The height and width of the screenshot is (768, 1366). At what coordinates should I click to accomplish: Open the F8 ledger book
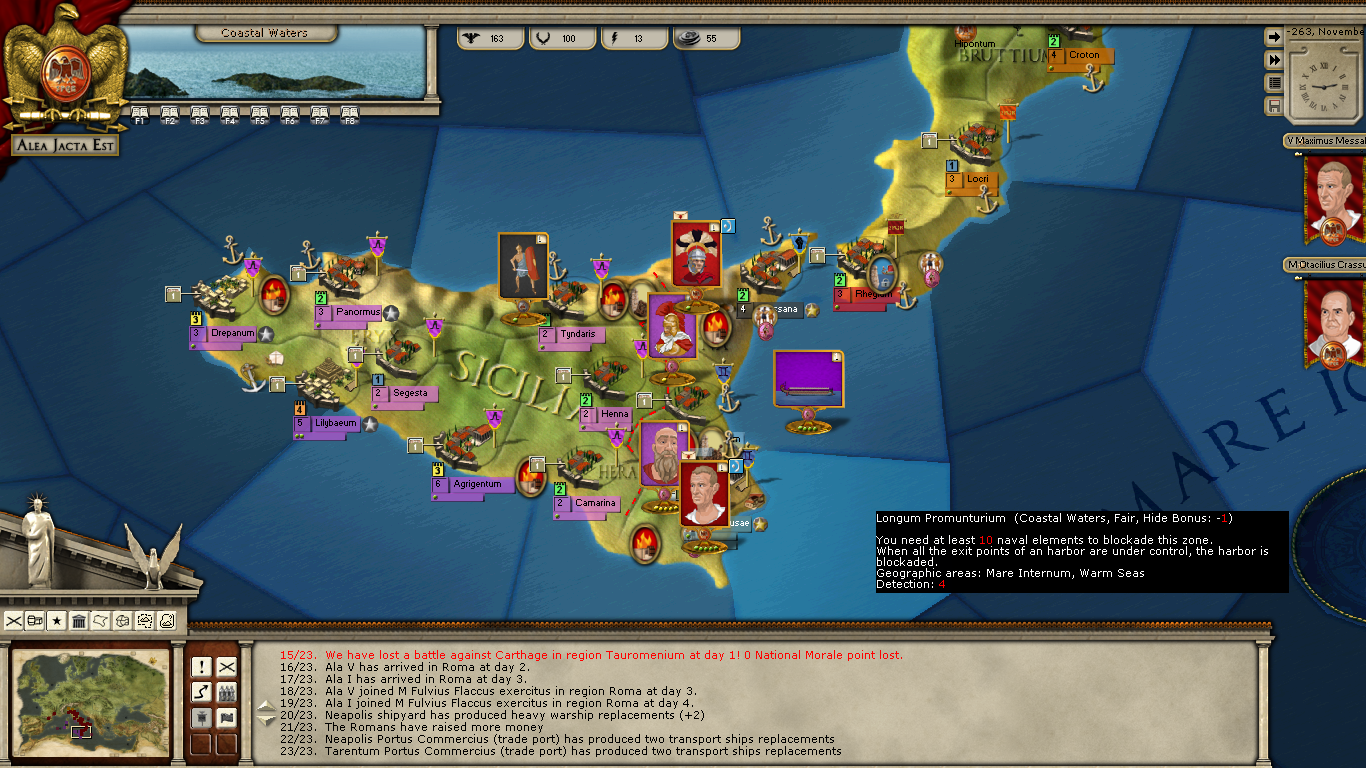point(350,113)
